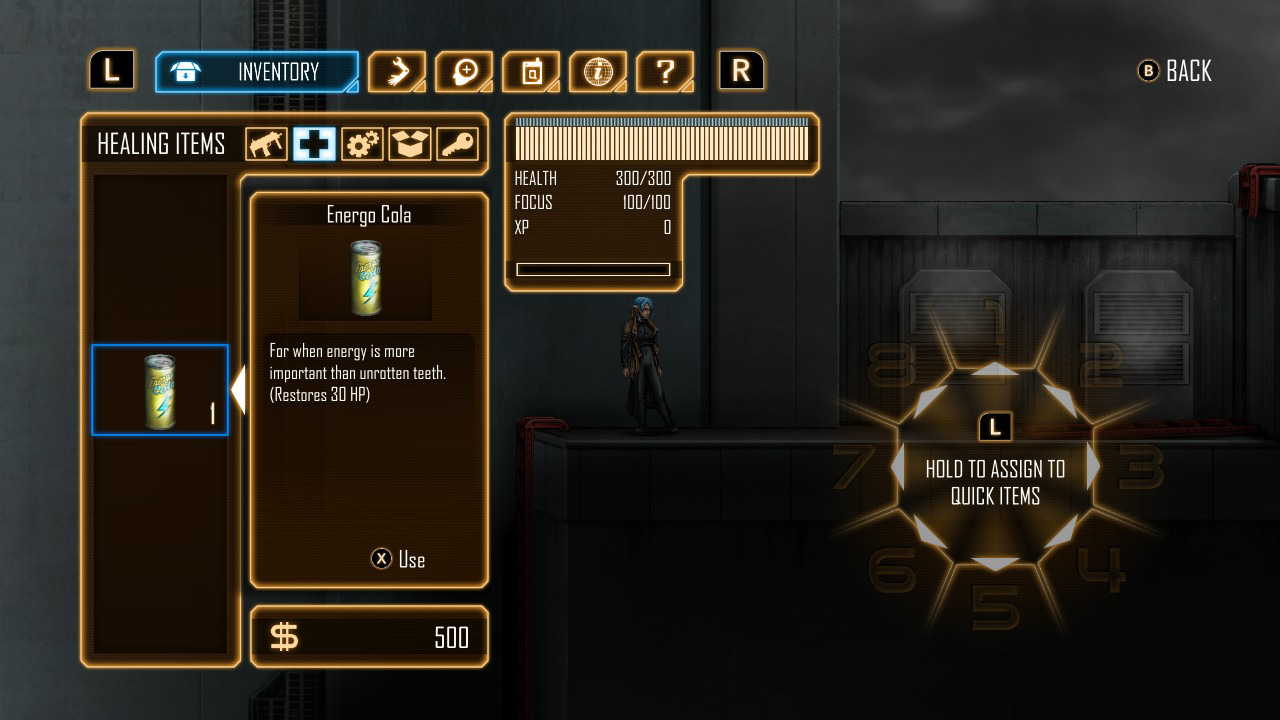Show the key items category
1280x720 pixels.
click(458, 145)
